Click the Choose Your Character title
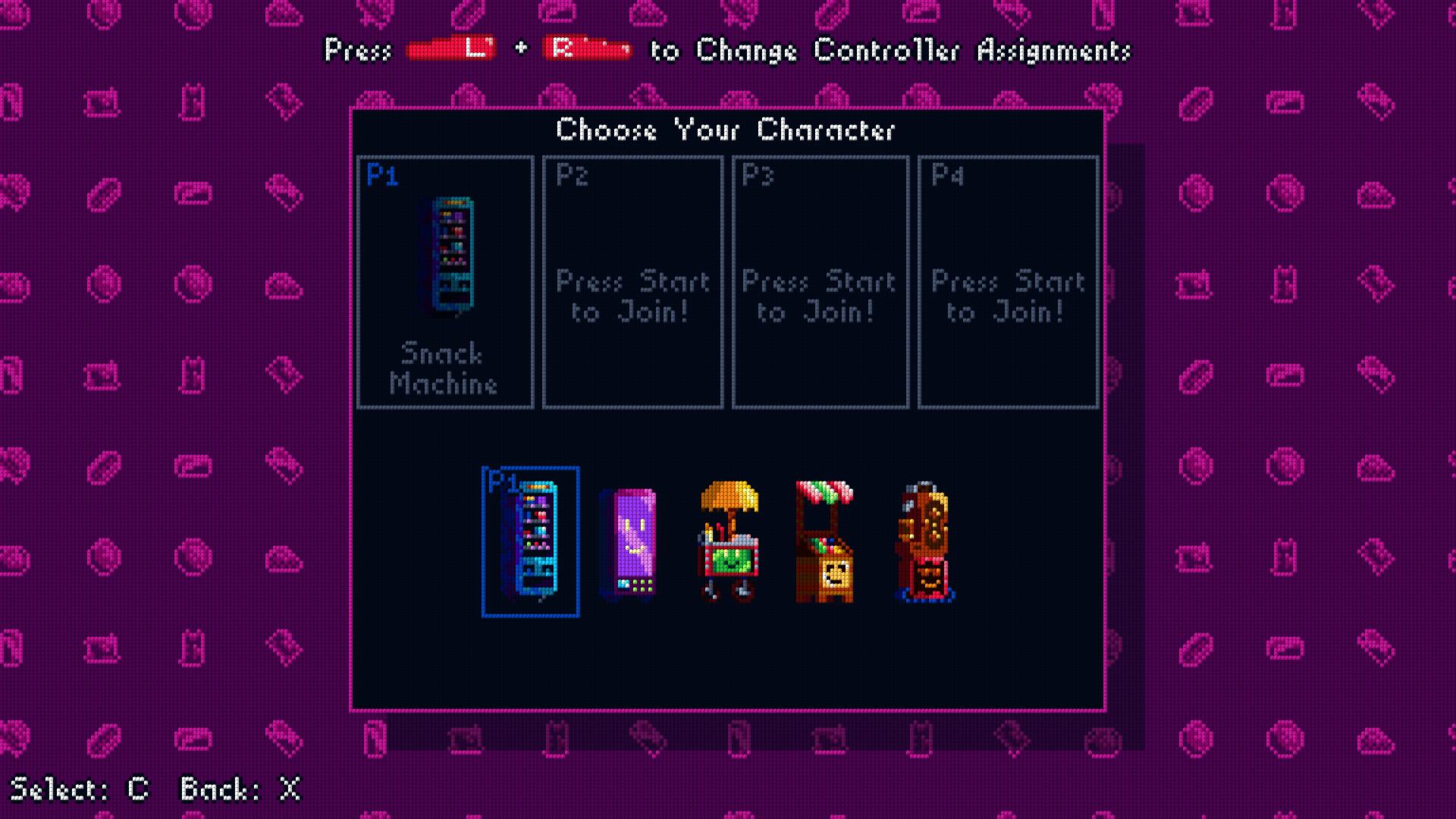 [x=726, y=130]
